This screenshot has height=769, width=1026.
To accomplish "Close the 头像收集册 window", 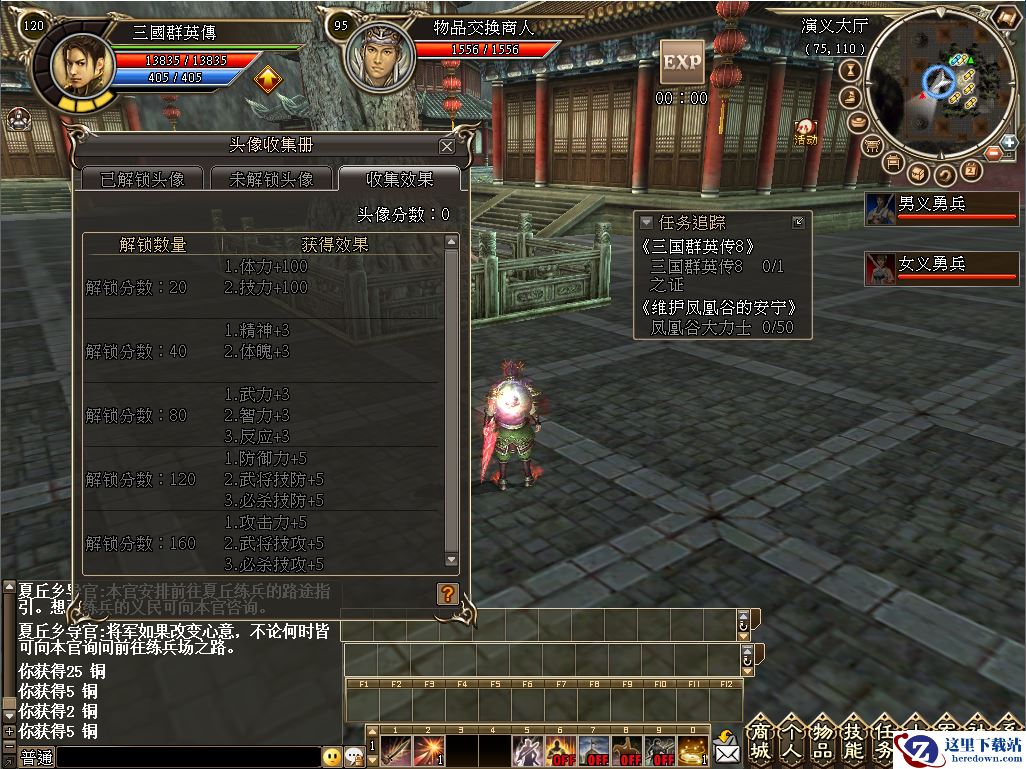I will coord(446,146).
